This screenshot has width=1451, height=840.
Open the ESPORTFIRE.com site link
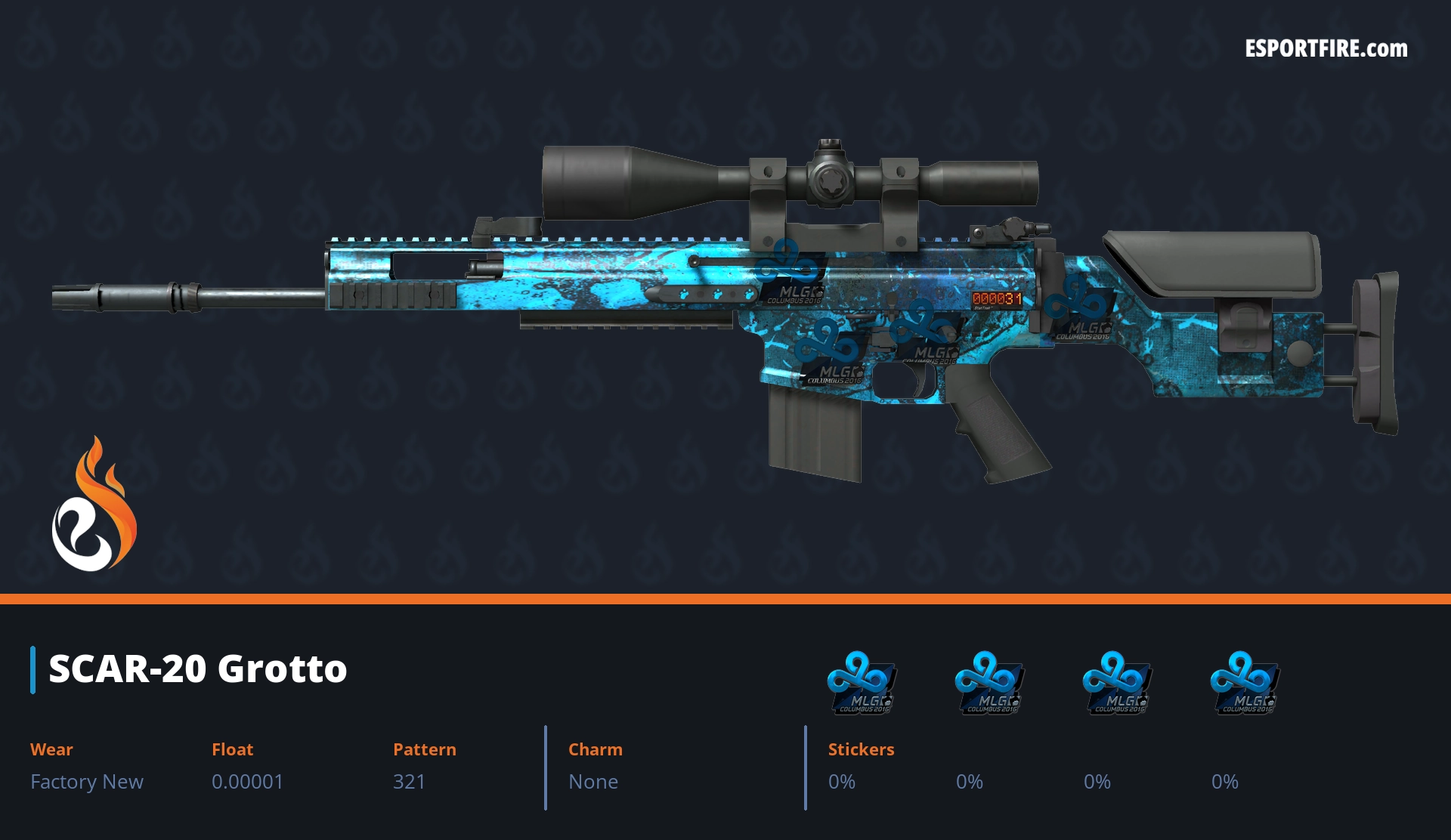click(1326, 49)
